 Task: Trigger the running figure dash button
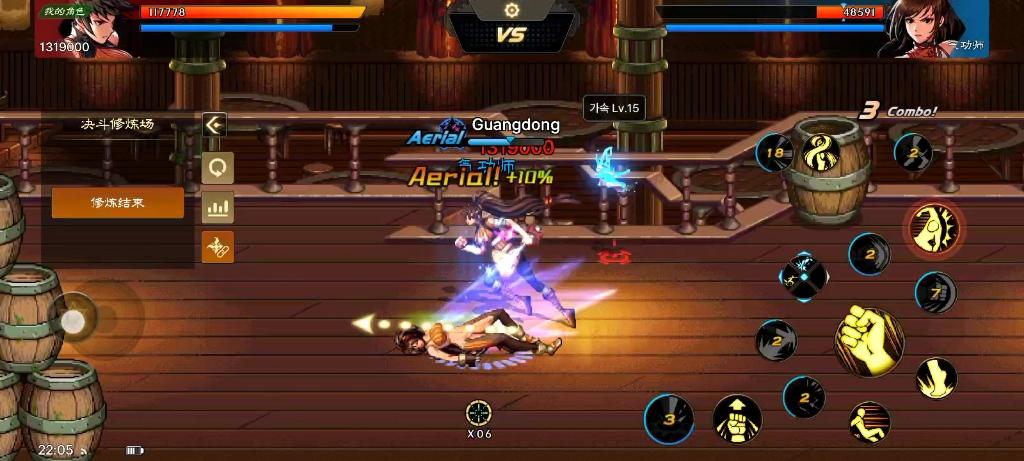869,422
